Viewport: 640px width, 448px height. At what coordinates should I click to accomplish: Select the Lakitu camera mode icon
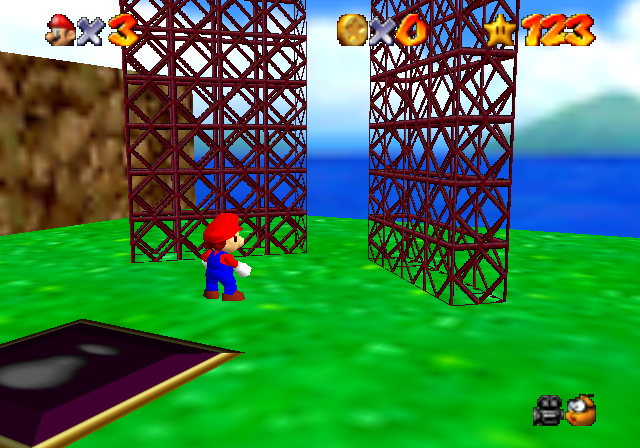tap(580, 409)
